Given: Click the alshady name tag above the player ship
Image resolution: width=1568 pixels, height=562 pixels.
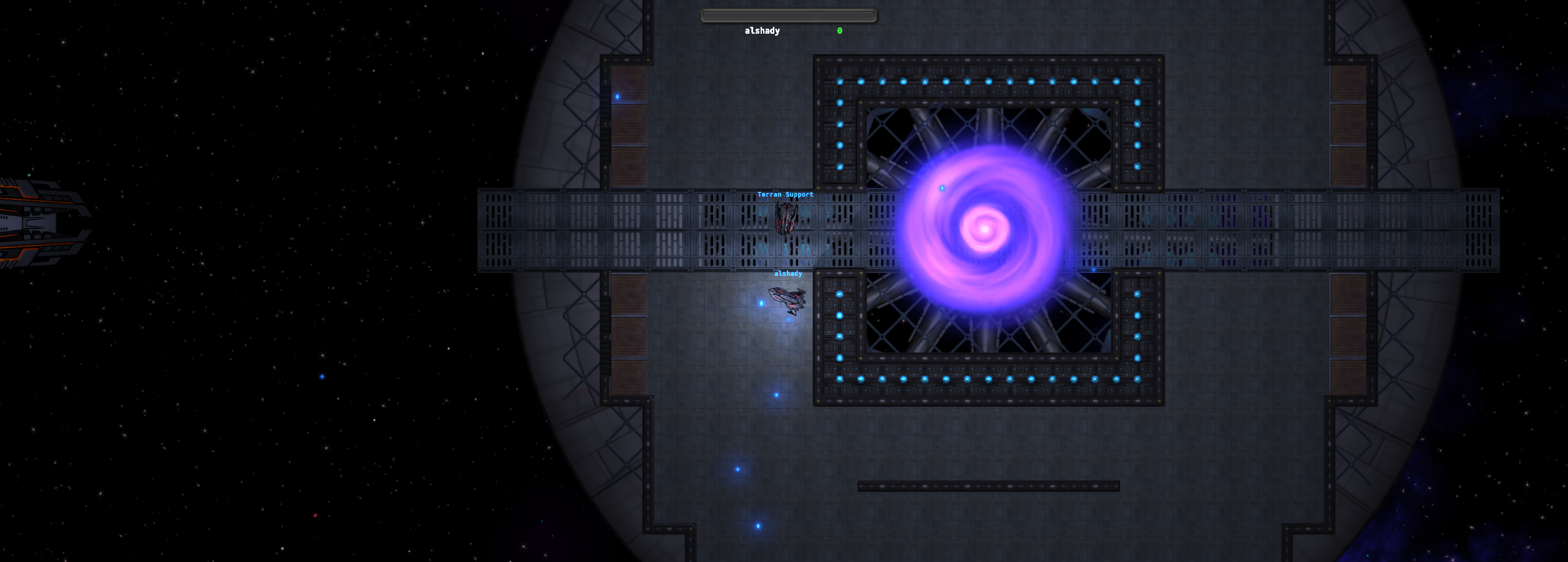Looking at the screenshot, I should [787, 273].
